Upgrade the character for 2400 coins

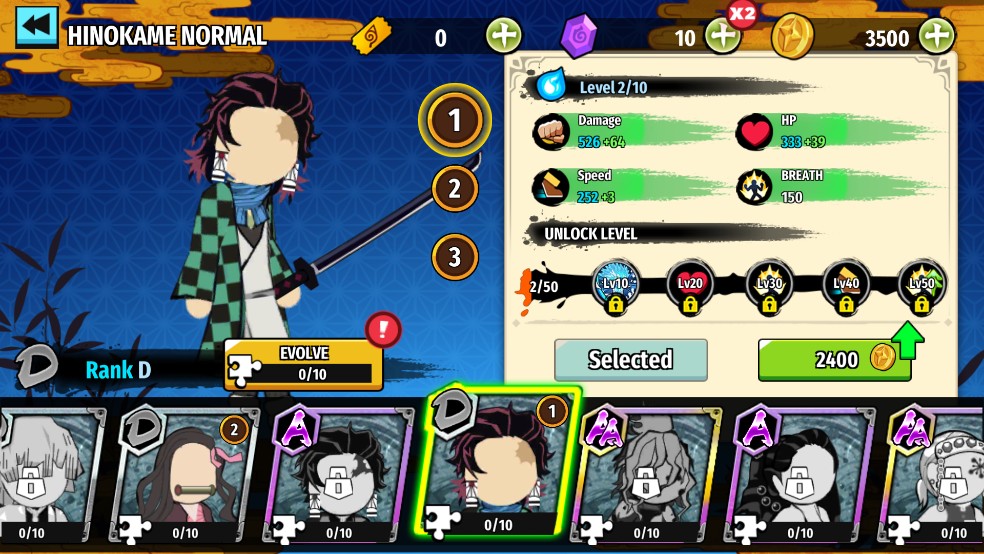834,360
